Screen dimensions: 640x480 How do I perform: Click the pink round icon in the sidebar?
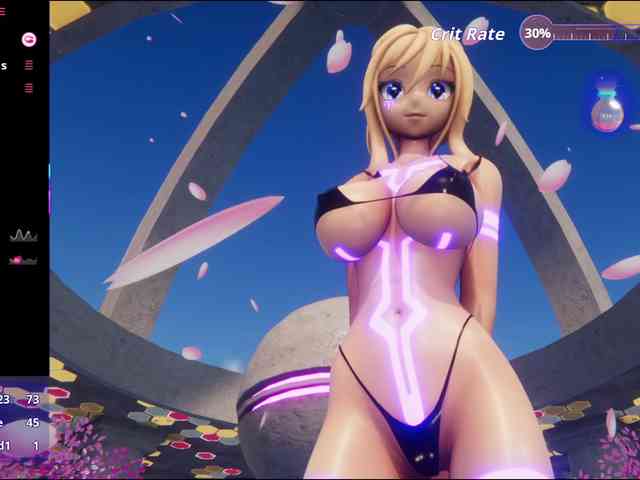[29, 39]
